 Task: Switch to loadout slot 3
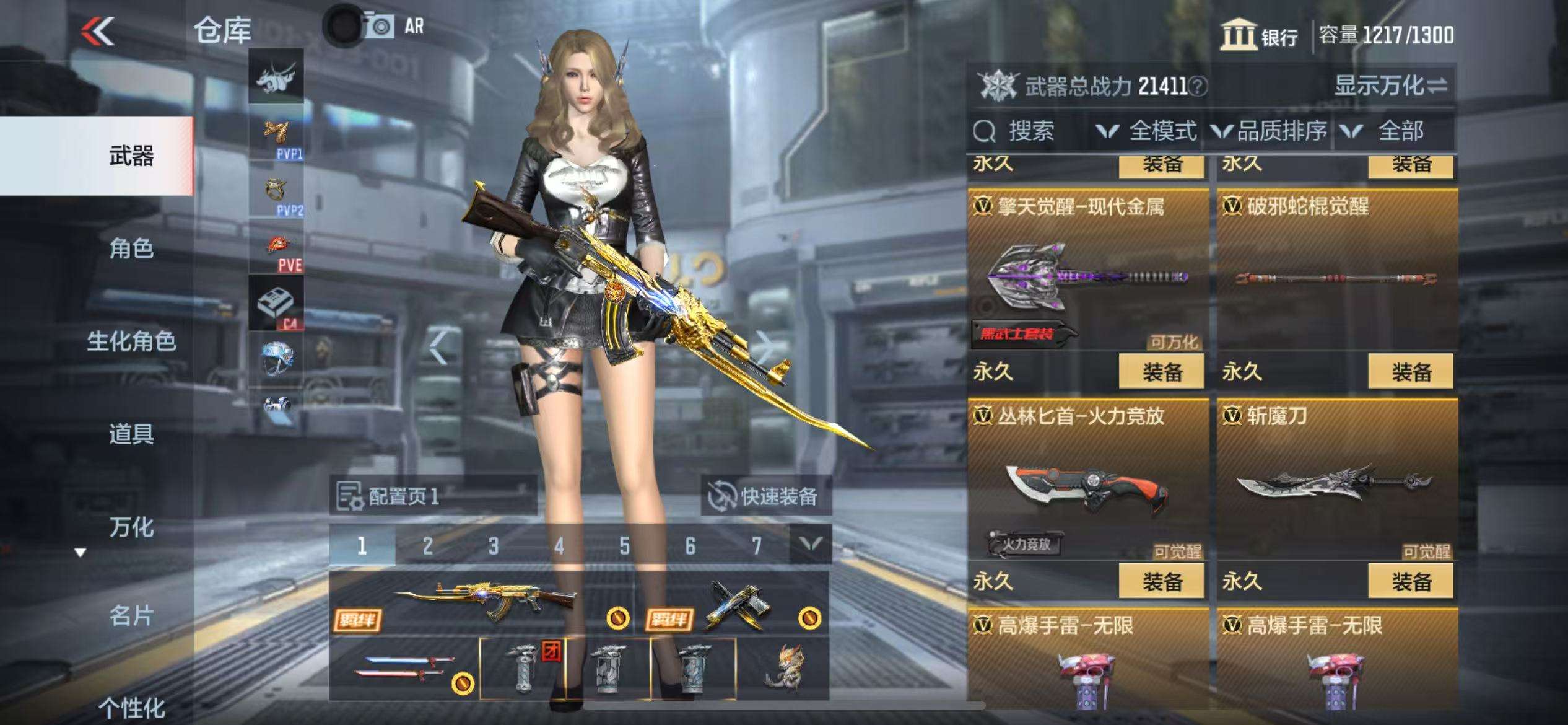(x=493, y=546)
